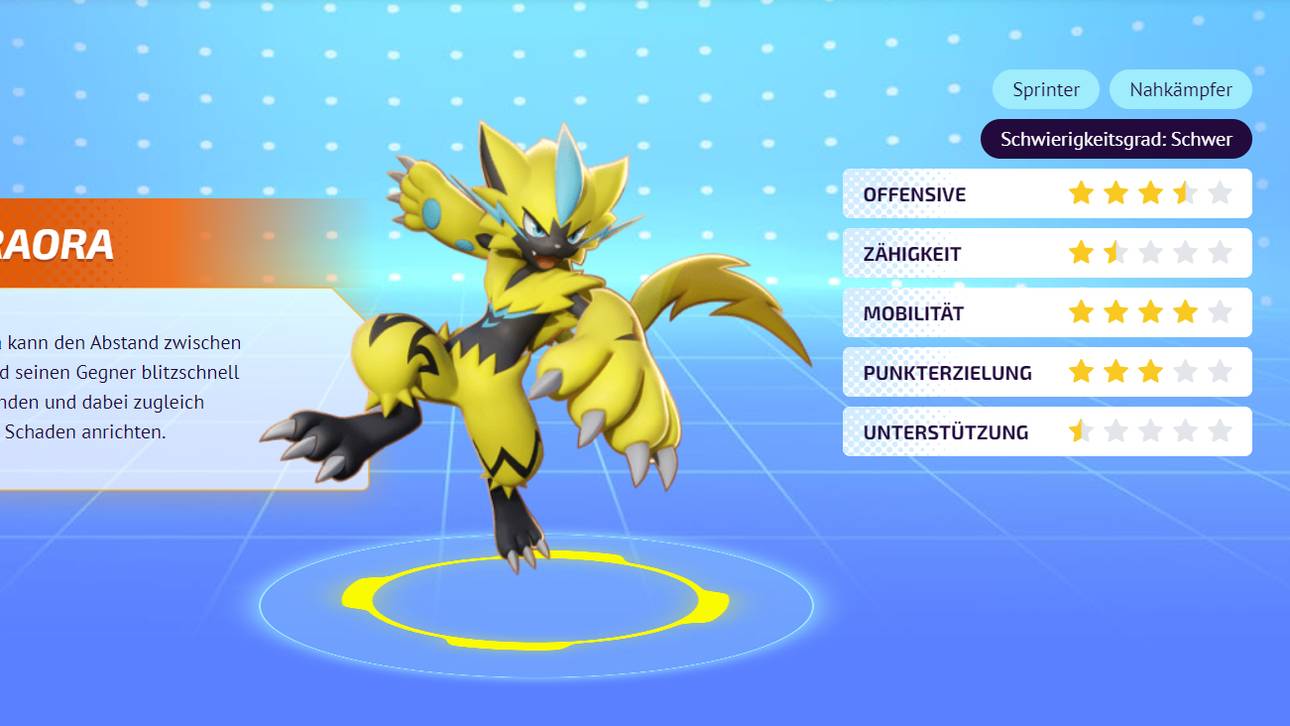Click the Sprinter role tag
The height and width of the screenshot is (726, 1290).
(1046, 89)
